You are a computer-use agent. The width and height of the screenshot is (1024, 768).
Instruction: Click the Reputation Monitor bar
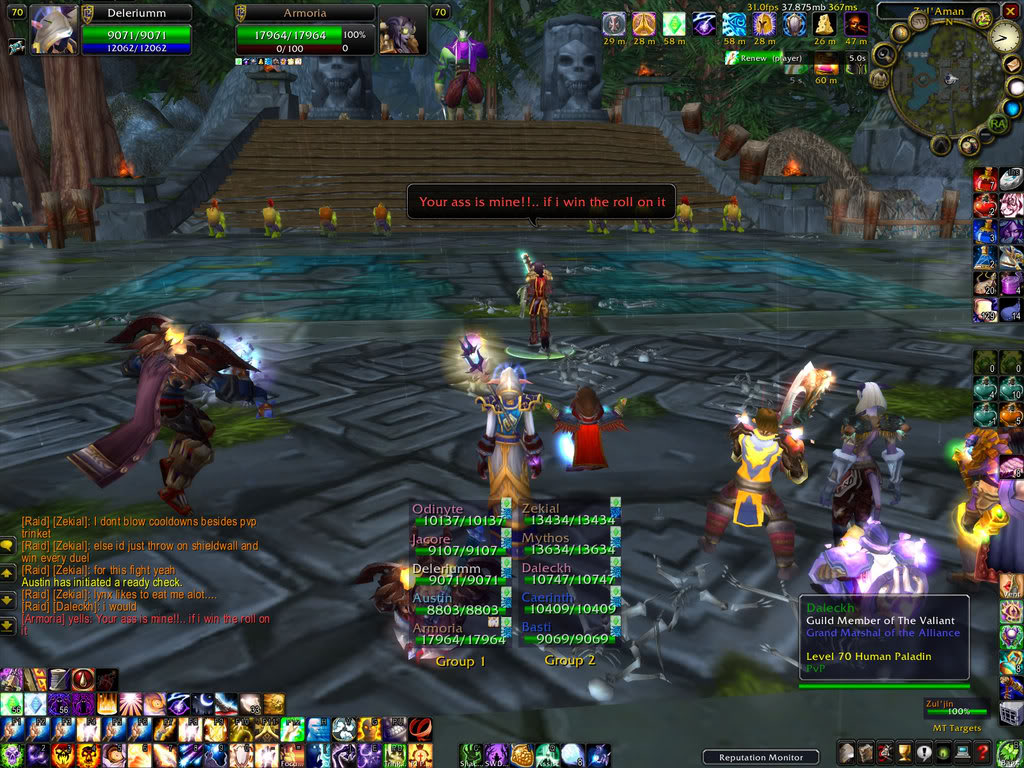[760, 757]
